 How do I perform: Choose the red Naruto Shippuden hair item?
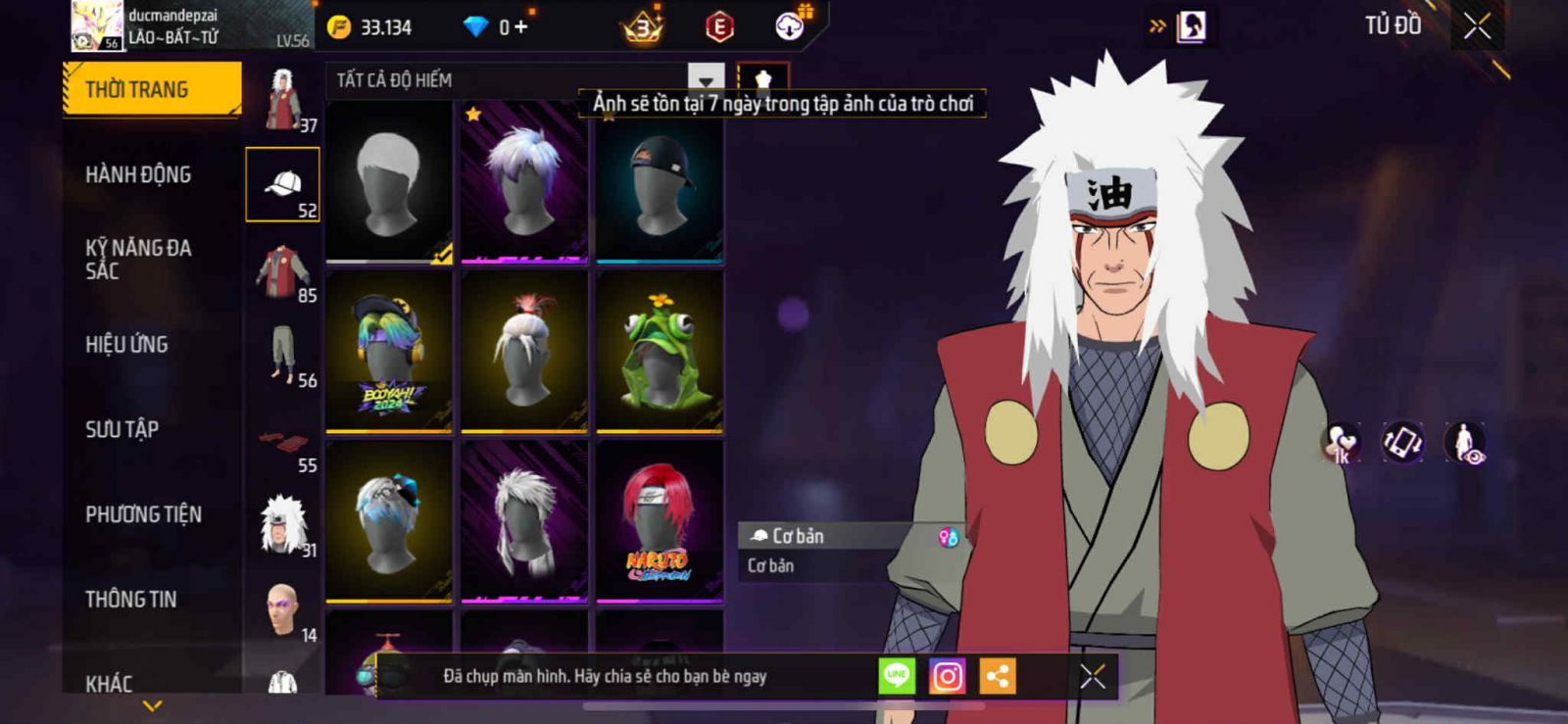pyautogui.click(x=660, y=521)
